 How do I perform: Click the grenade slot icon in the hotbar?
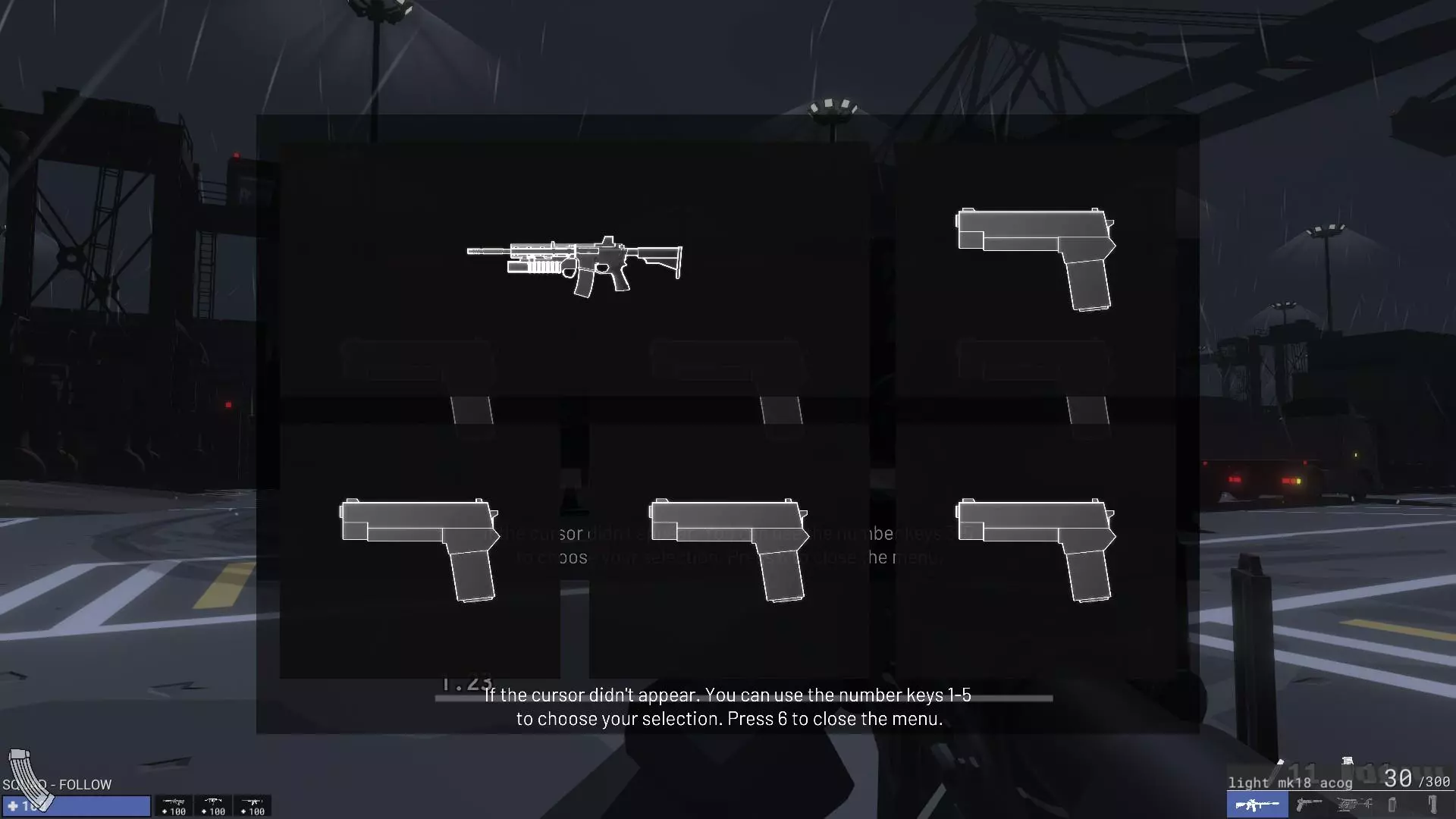[x=1392, y=805]
